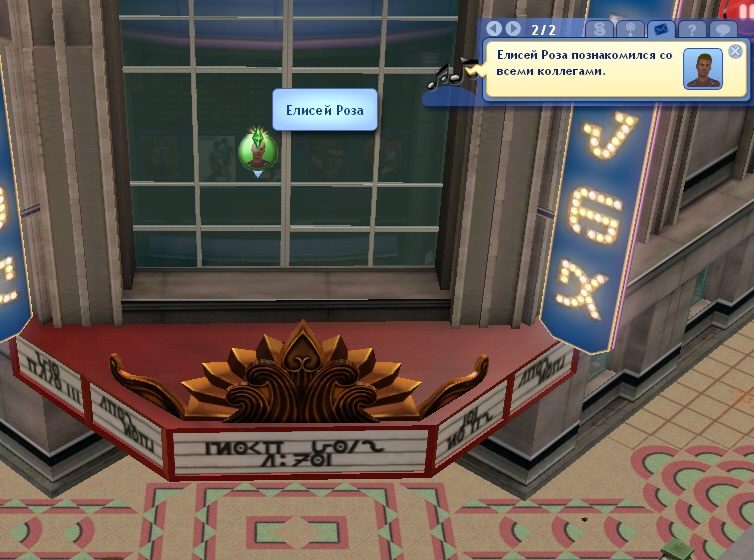Switch to the speech bubble tab
Screen dimensions: 754x560
(723, 29)
